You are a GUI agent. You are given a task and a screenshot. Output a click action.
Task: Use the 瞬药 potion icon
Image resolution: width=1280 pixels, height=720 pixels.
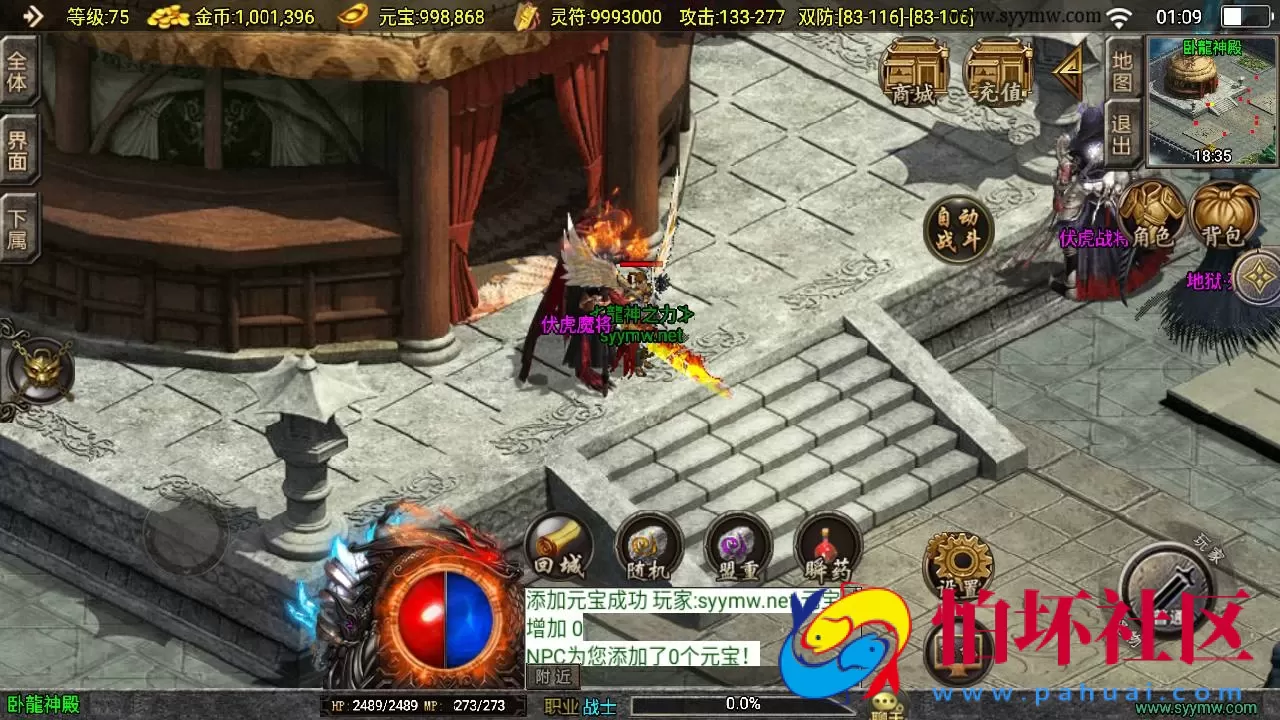coord(825,545)
